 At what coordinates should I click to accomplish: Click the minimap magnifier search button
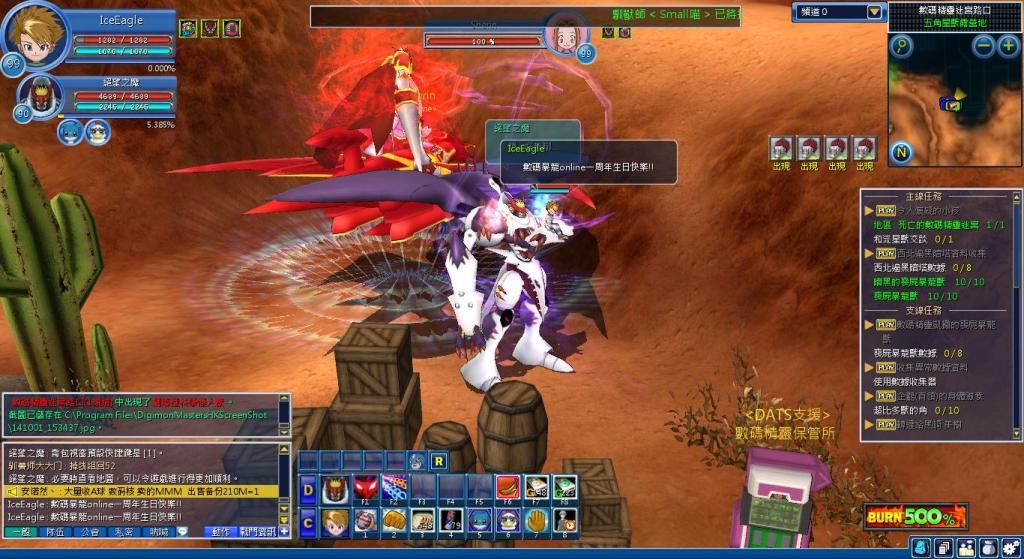tap(903, 46)
